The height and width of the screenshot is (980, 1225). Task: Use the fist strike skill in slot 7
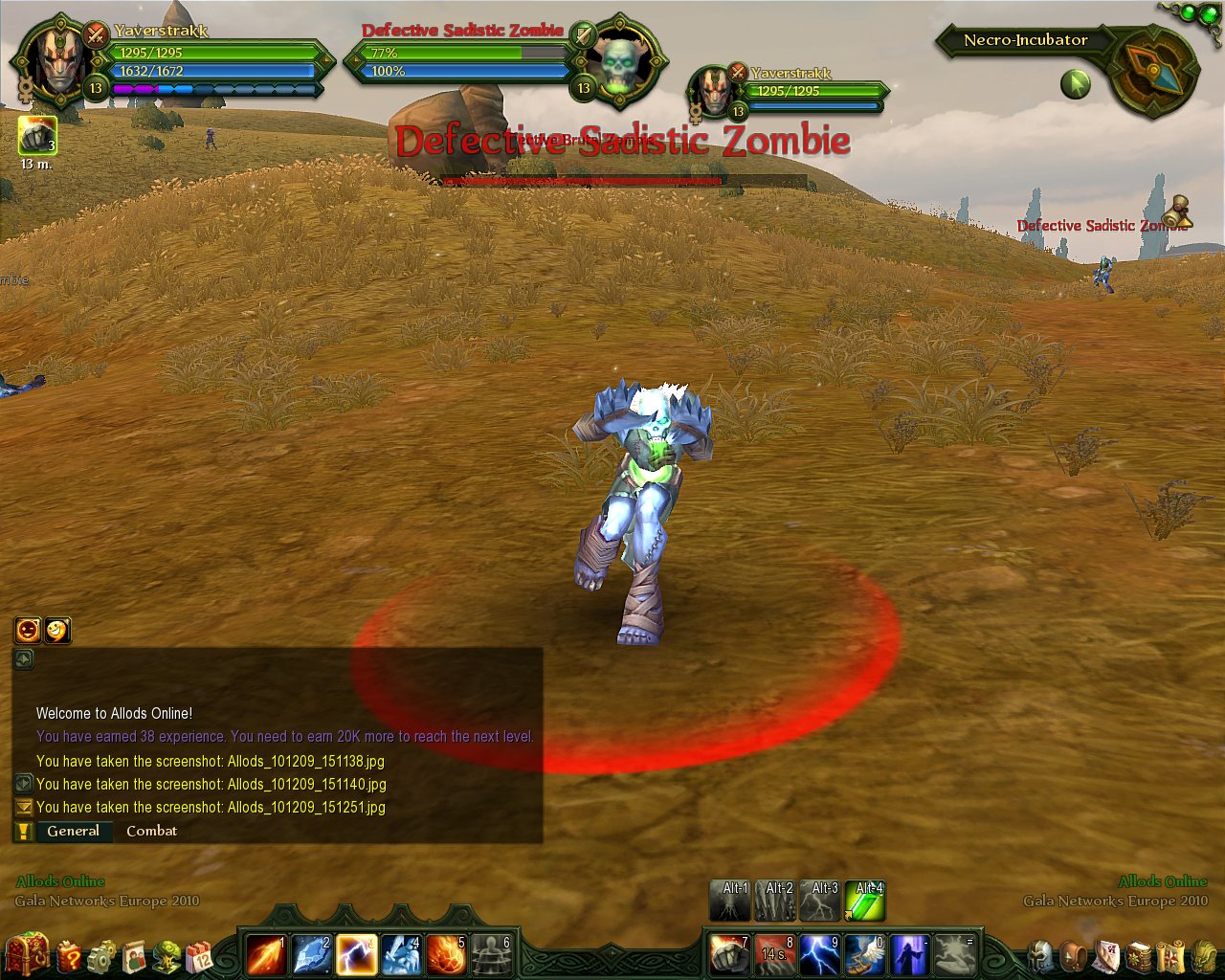pos(730,954)
